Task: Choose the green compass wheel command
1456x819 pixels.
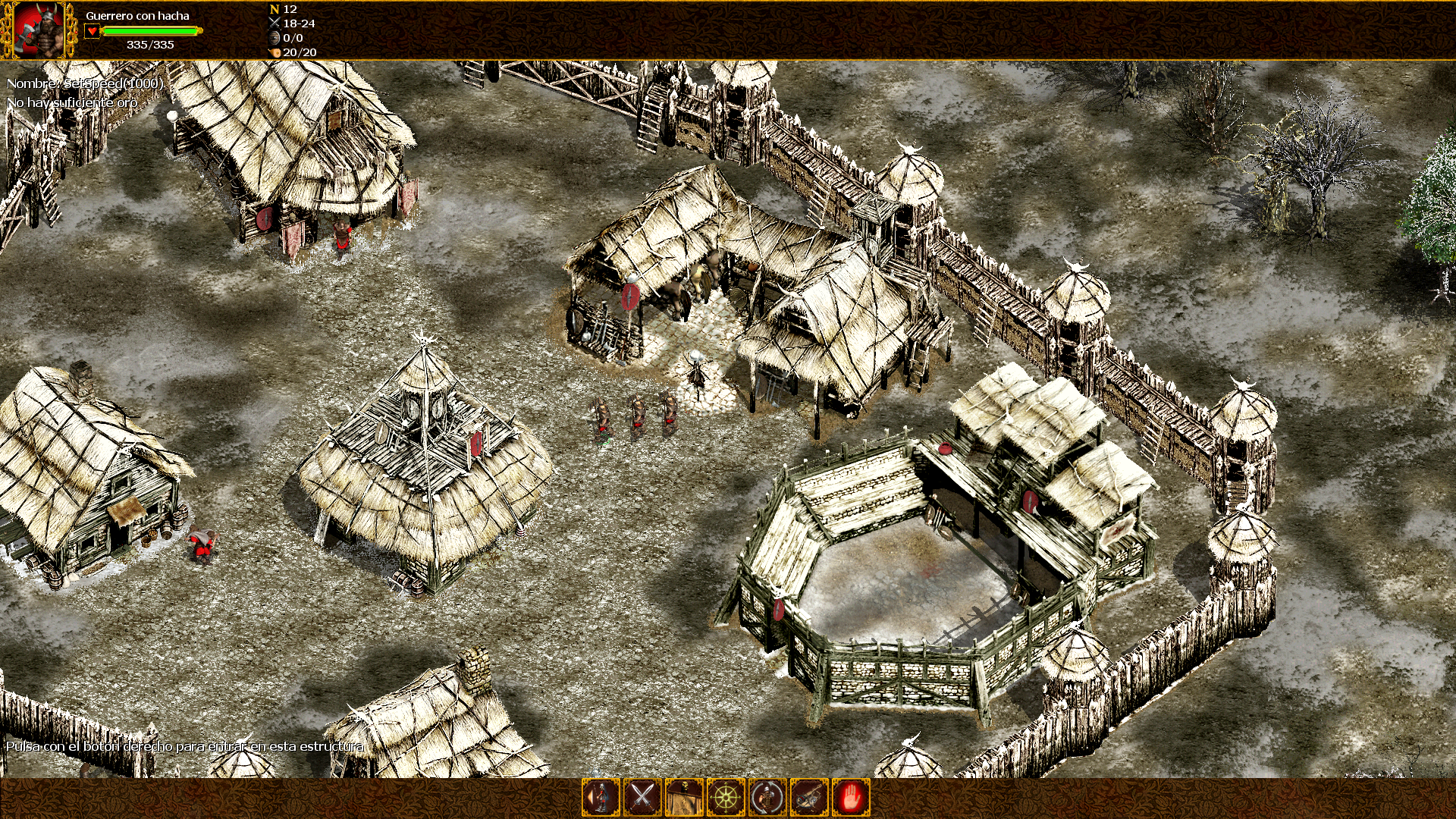Action: (726, 797)
